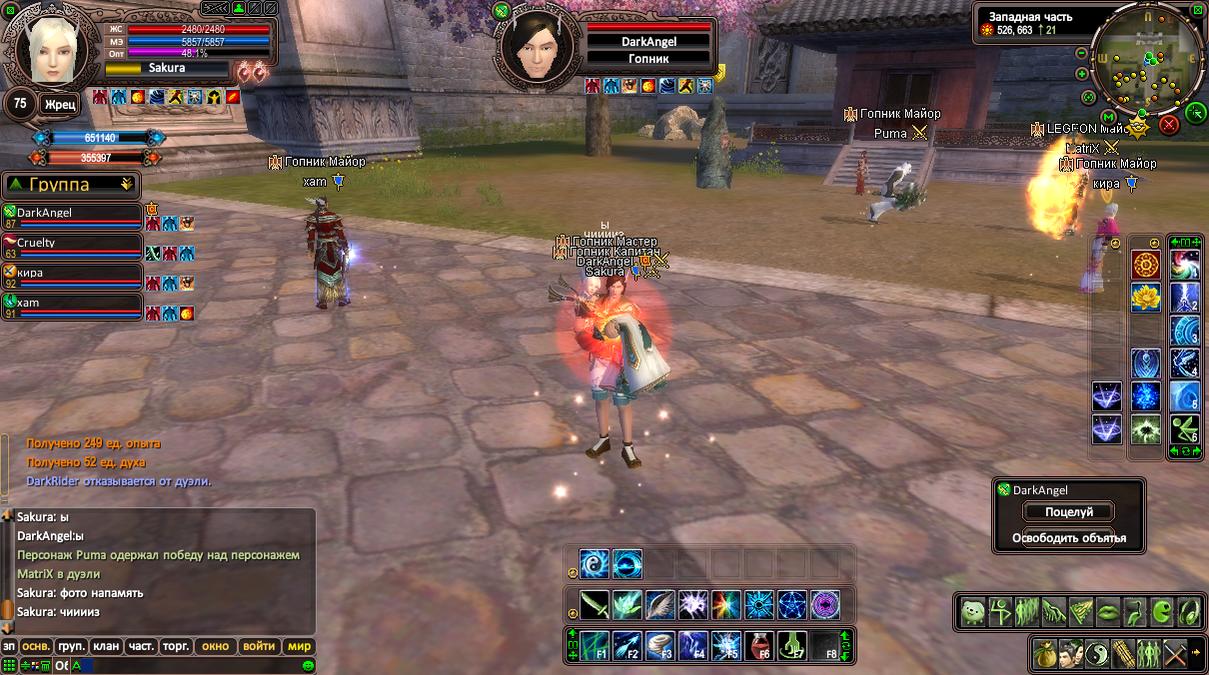Click the Поцелуй (Kiss) button
The width and height of the screenshot is (1209, 675).
1069,512
